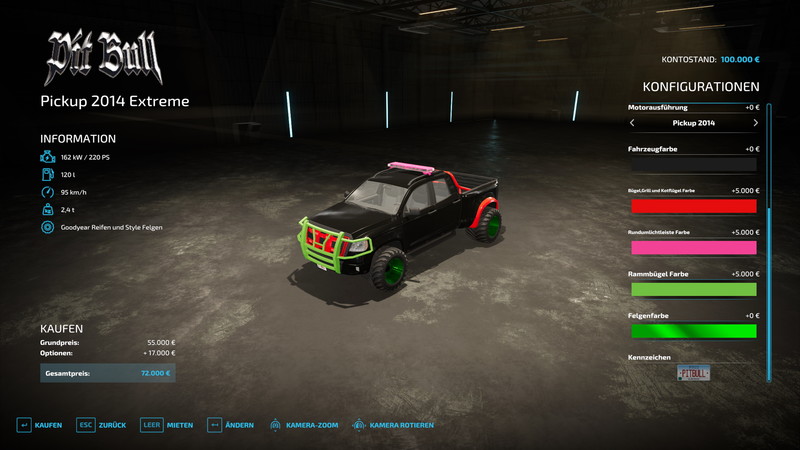The width and height of the screenshot is (800, 450).
Task: Change the light green Rammbügel Farbe swatch
Action: [693, 289]
